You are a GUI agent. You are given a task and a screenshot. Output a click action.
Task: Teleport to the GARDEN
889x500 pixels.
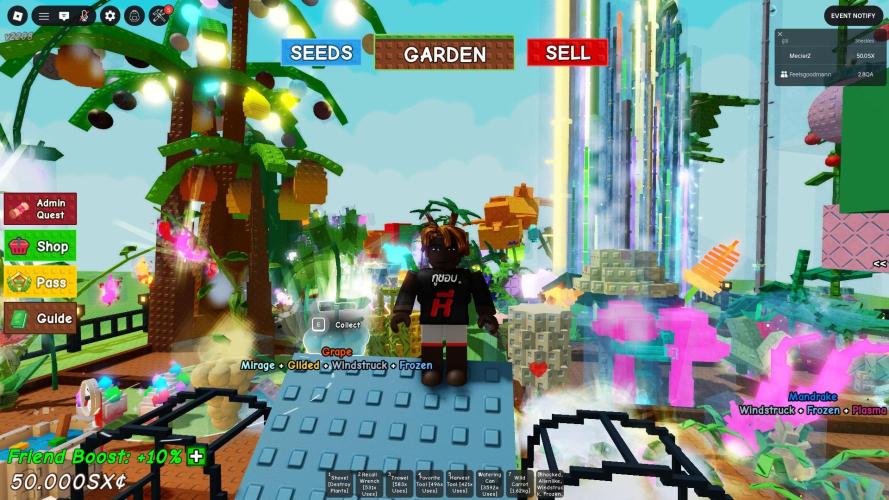(444, 54)
